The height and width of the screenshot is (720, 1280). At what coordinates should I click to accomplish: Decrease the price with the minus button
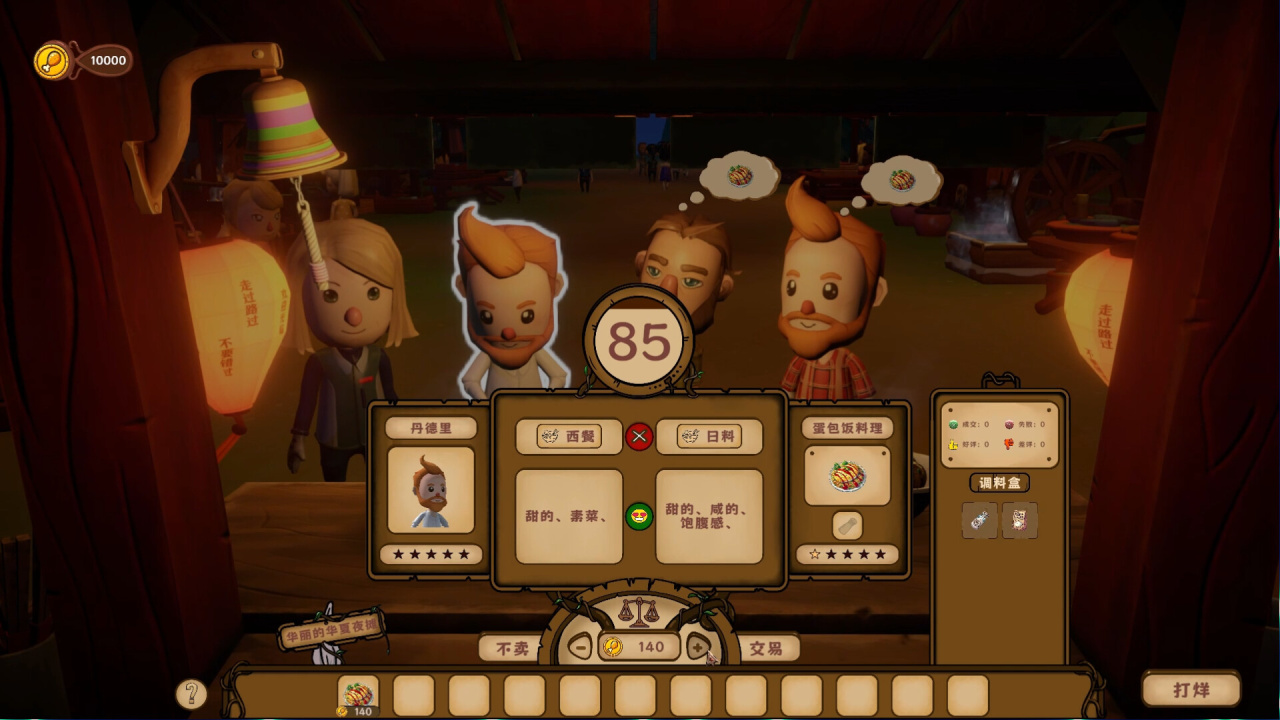click(580, 647)
